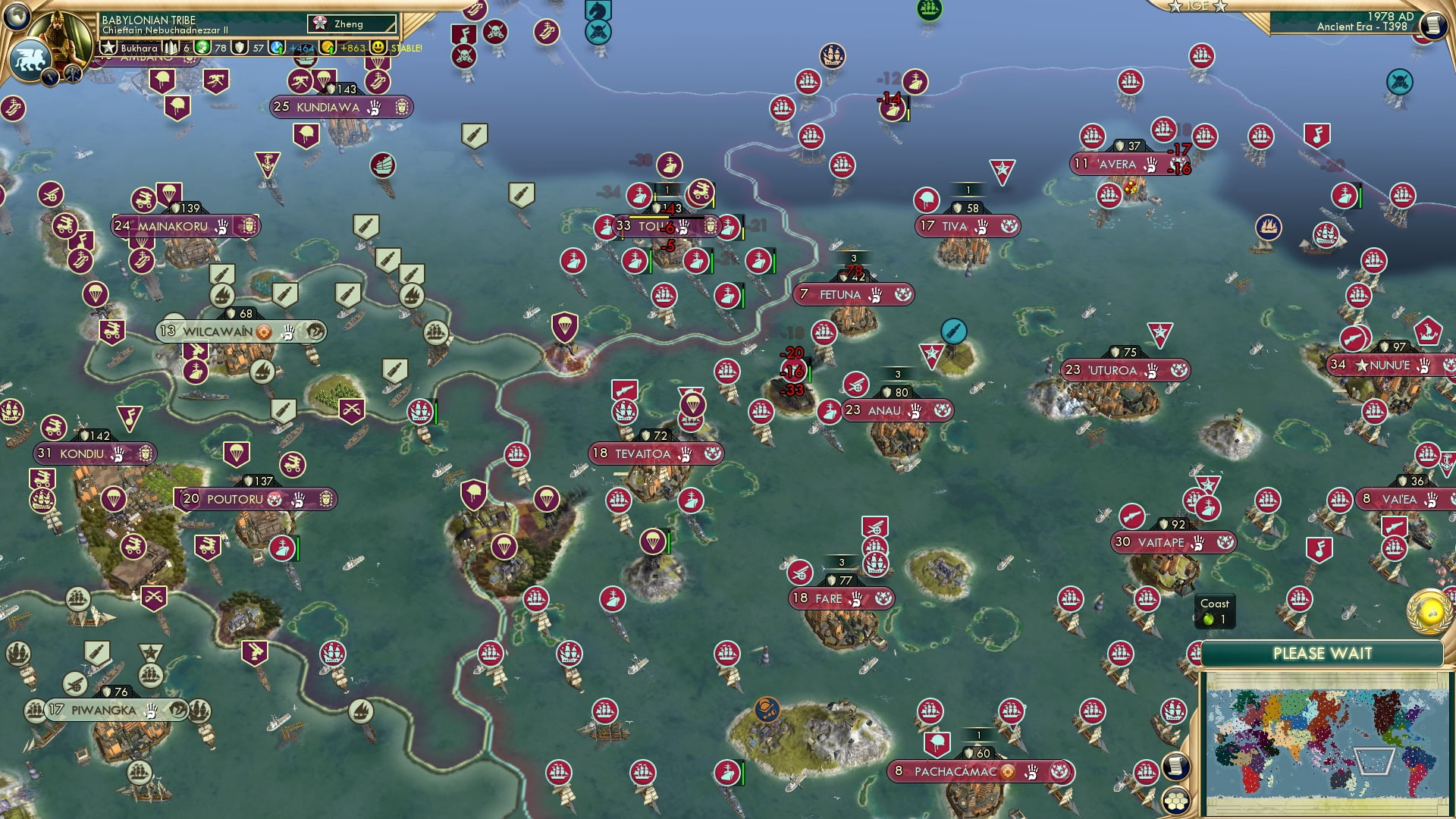Click the PLEASE WAIT button
Screen dimensions: 1456x819
(1323, 653)
